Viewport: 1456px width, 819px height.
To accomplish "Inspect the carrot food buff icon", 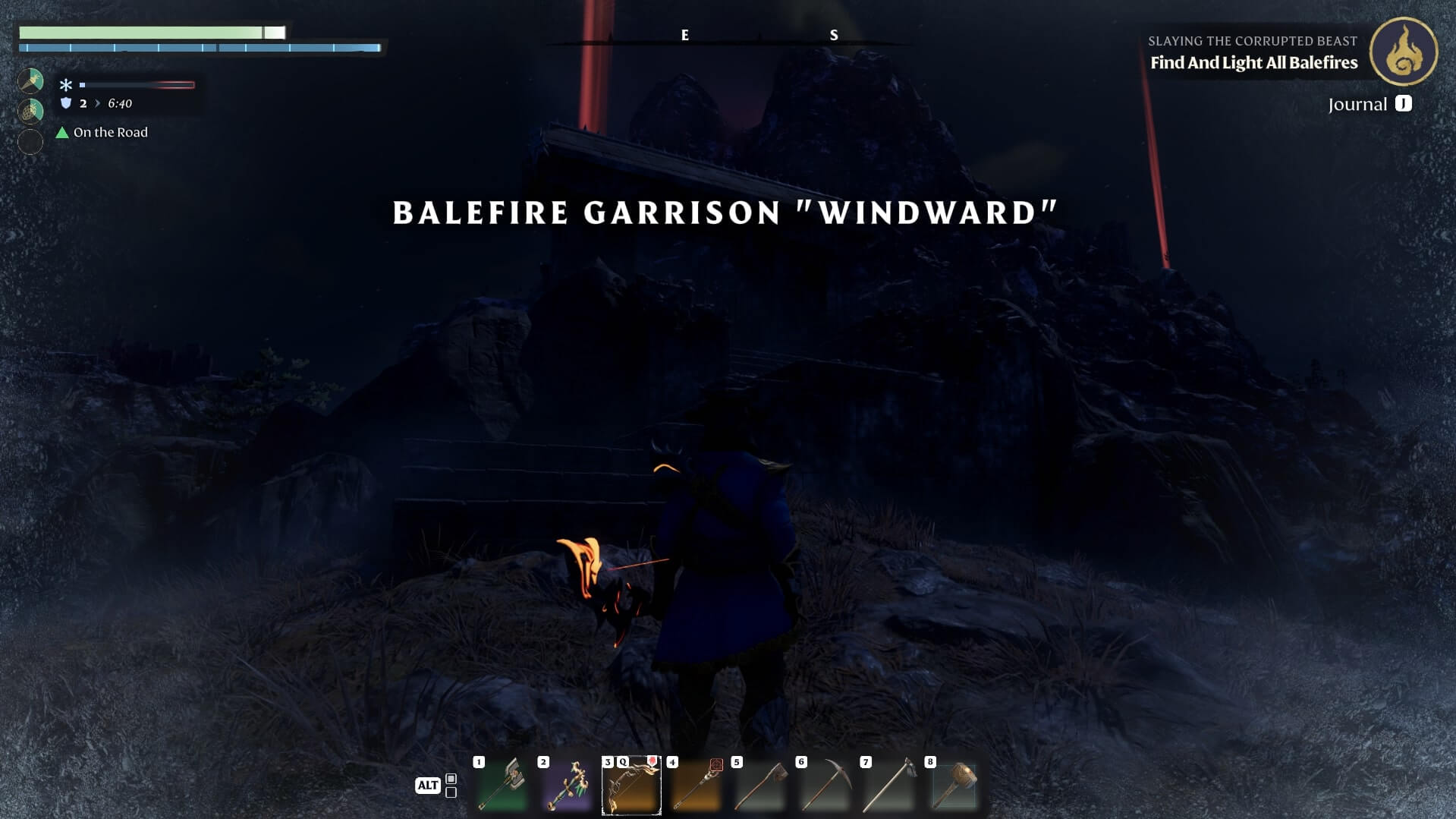I will (30, 80).
